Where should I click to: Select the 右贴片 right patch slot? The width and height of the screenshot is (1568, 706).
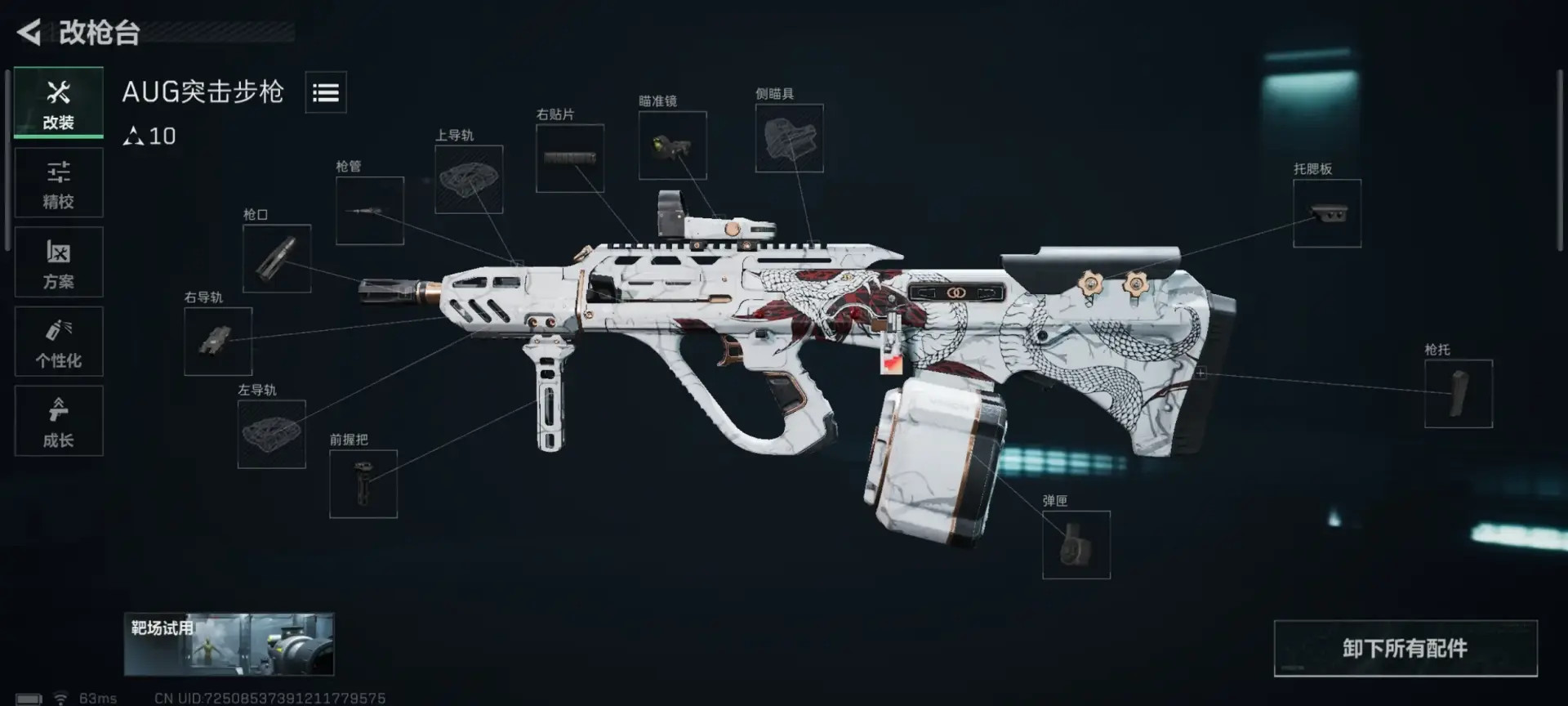pos(570,159)
